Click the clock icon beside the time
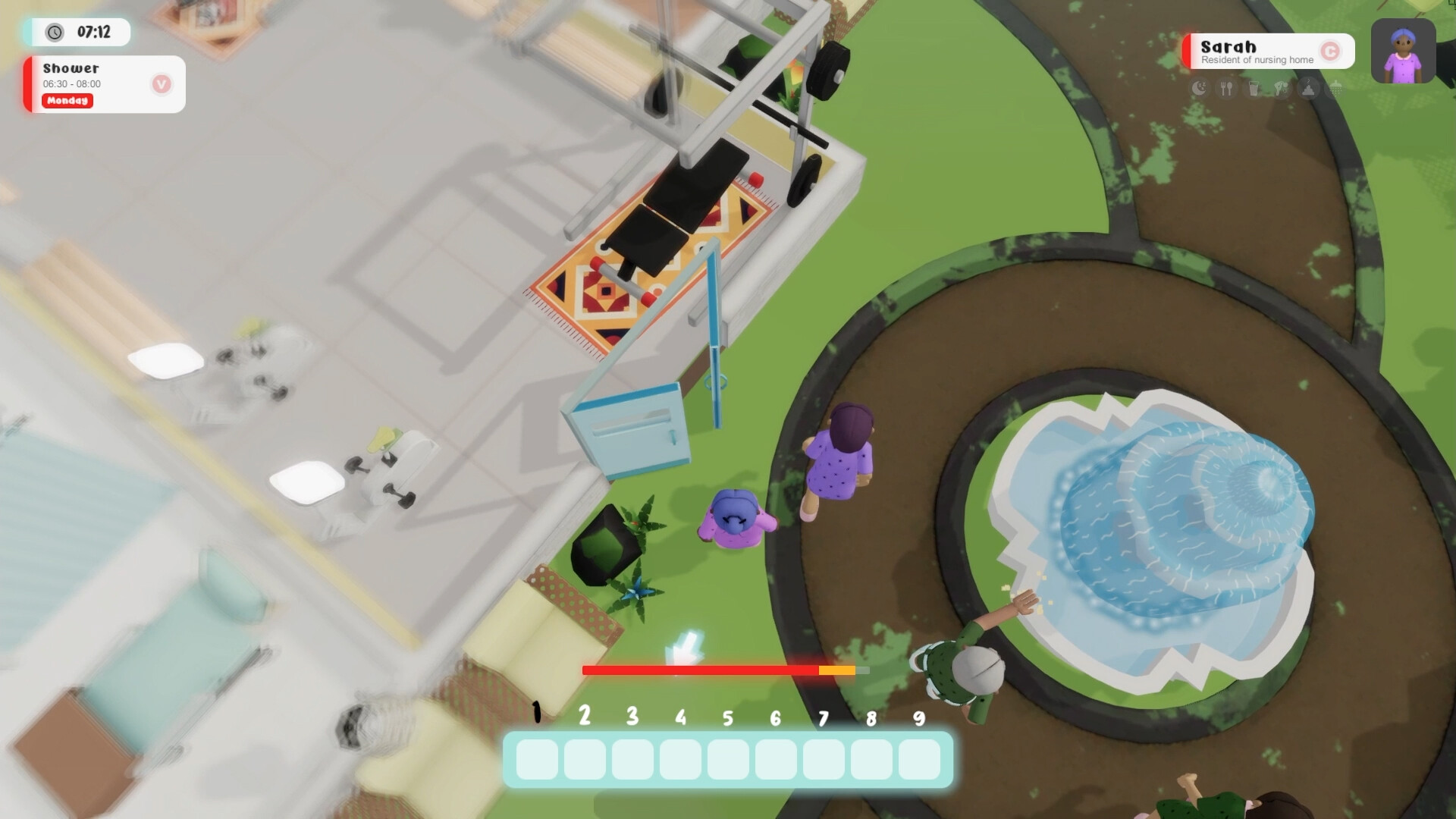Screen dimensions: 1456x819 [x=53, y=33]
